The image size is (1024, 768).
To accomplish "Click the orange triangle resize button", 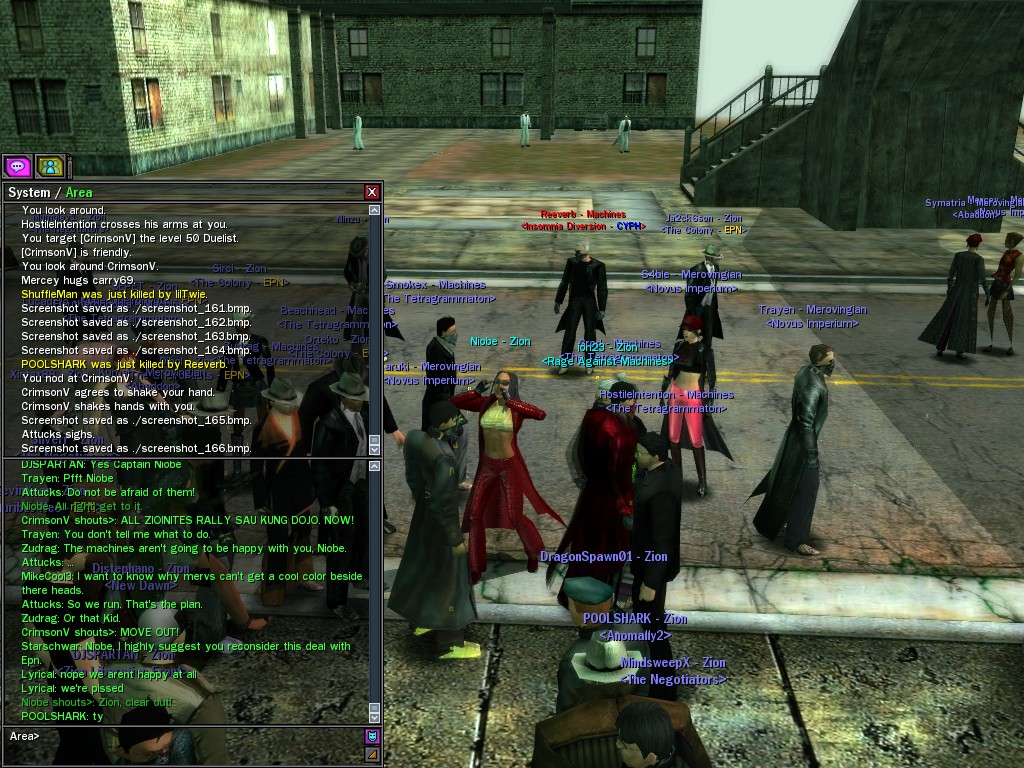I will pos(372,755).
